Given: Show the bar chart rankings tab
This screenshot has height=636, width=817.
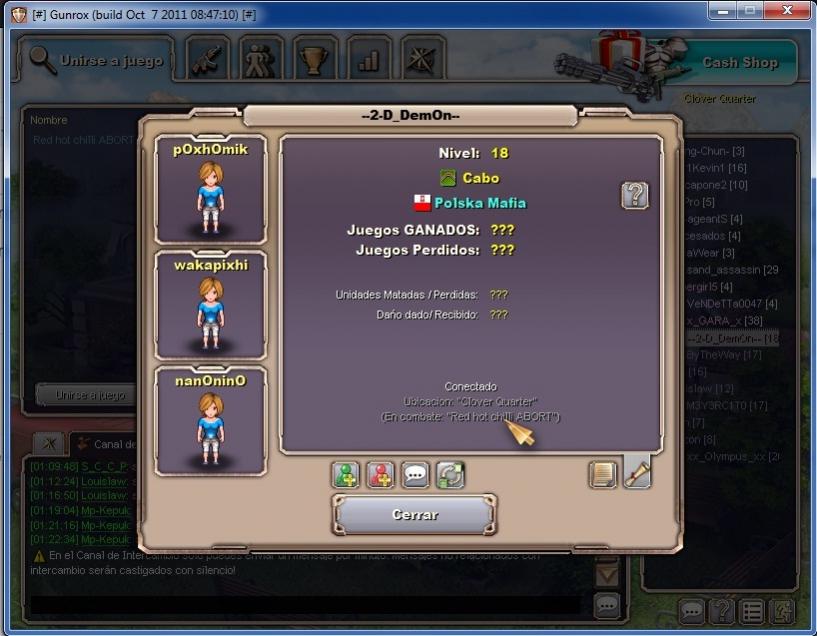Looking at the screenshot, I should 369,60.
